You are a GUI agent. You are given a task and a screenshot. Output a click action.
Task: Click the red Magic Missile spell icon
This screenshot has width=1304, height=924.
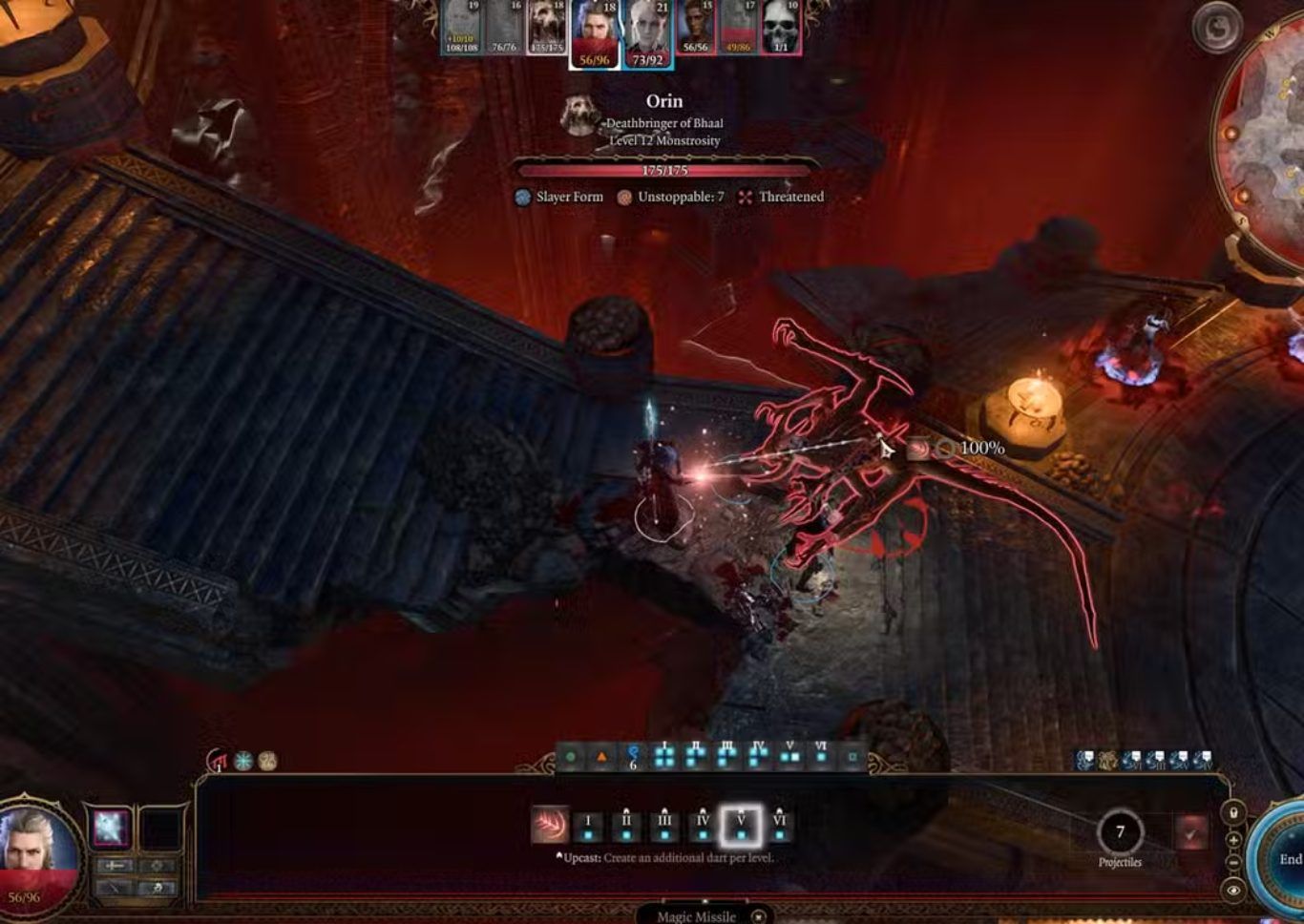click(x=550, y=825)
